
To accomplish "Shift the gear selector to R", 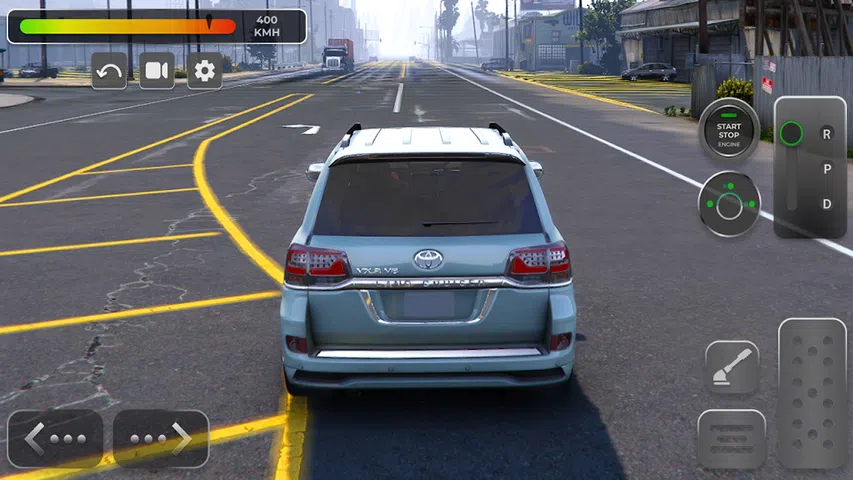I will pos(827,133).
